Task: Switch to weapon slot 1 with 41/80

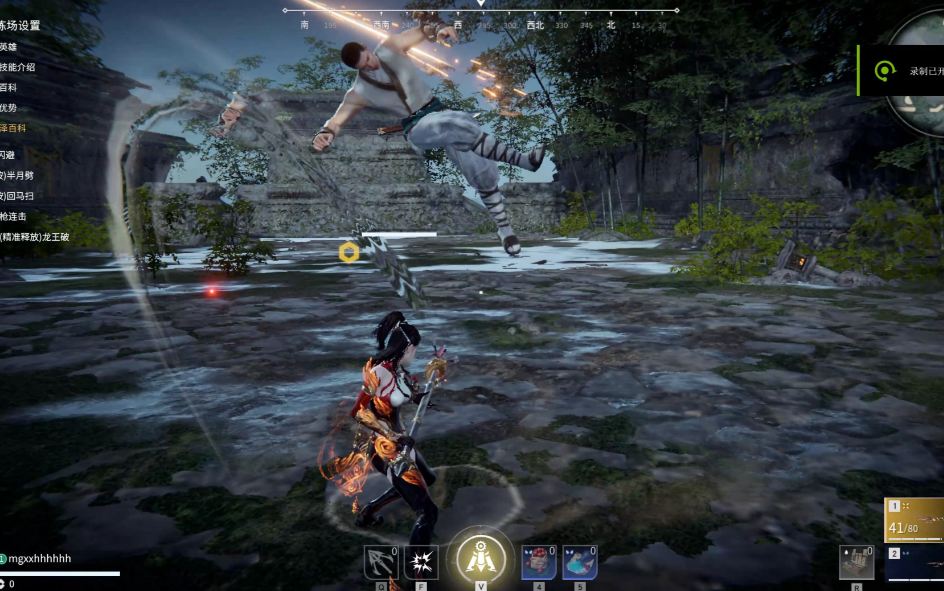Action: (914, 518)
